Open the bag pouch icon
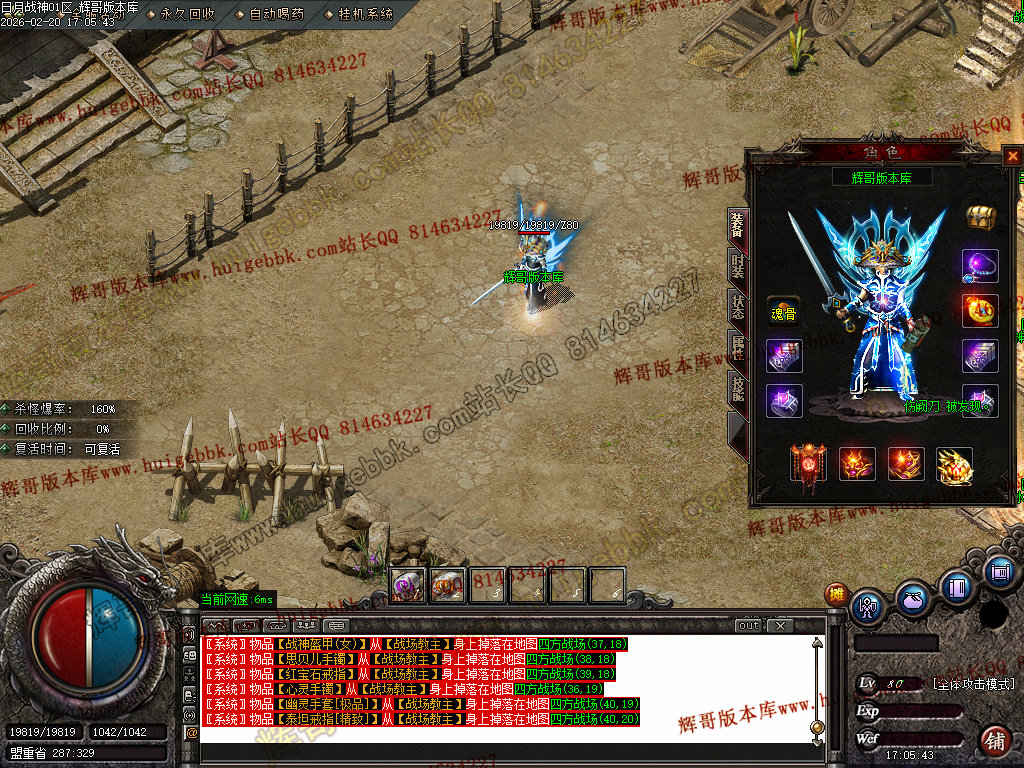1024x768 pixels. 912,600
